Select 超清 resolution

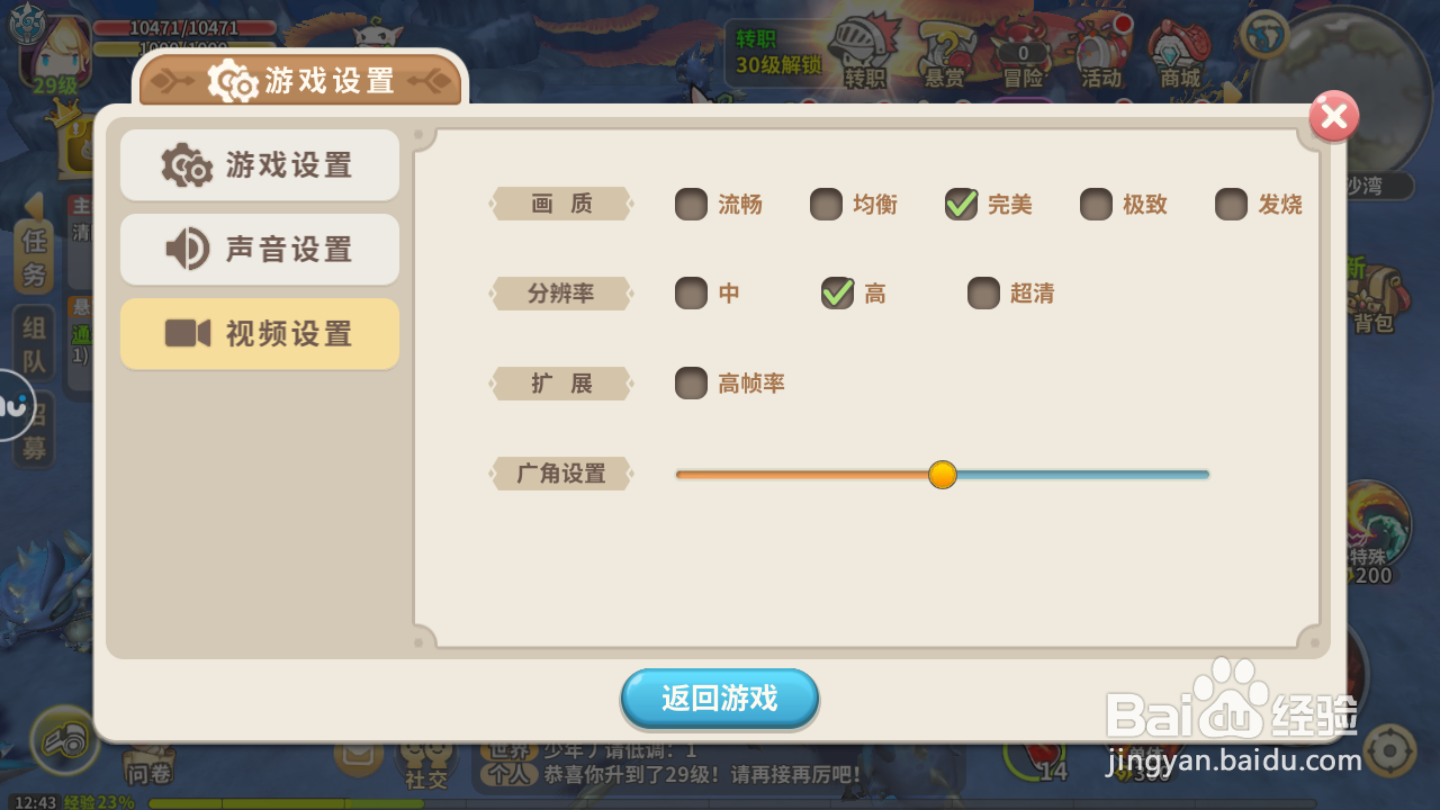983,293
